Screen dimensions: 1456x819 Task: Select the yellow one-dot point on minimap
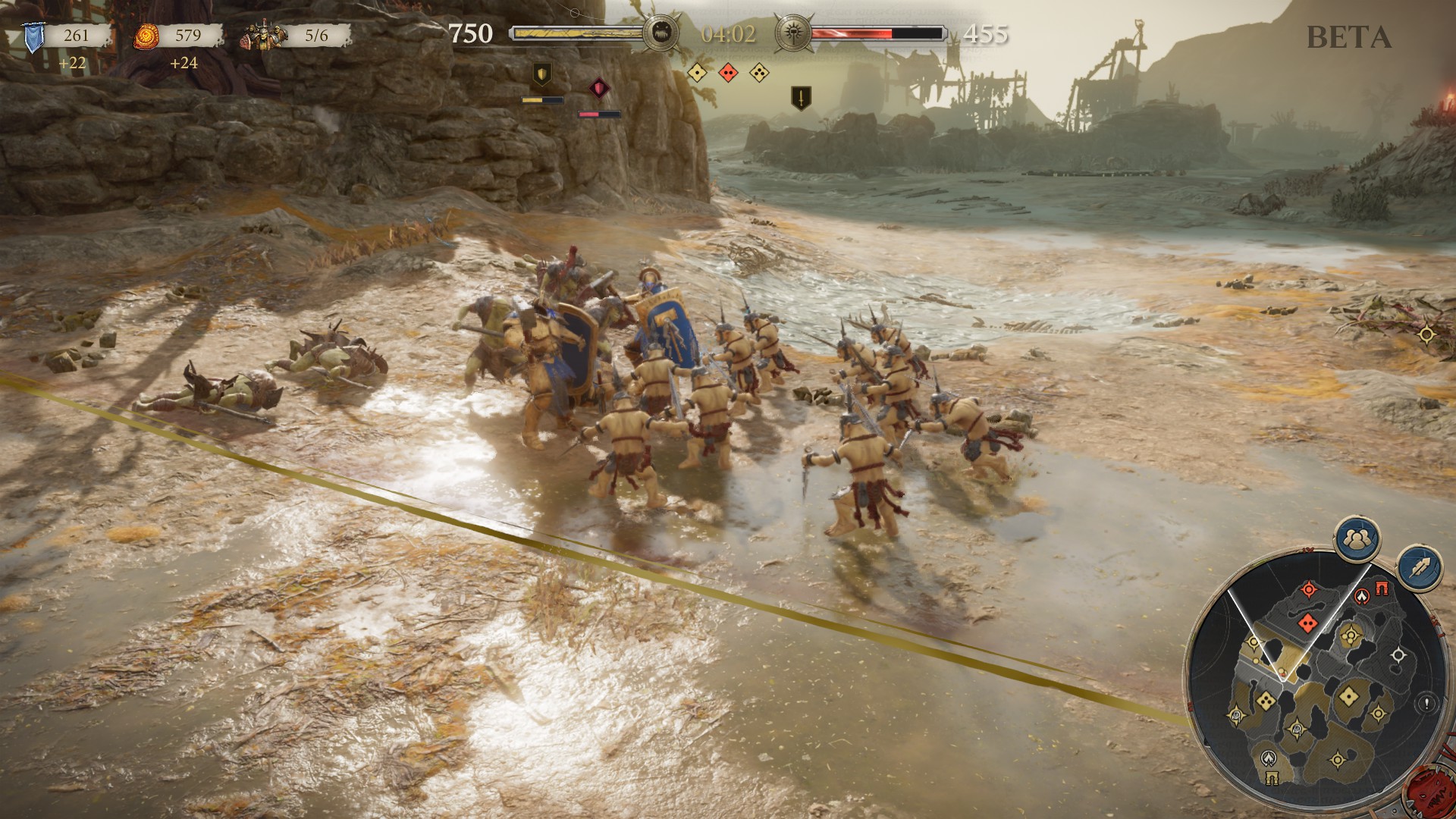pyautogui.click(x=1349, y=695)
